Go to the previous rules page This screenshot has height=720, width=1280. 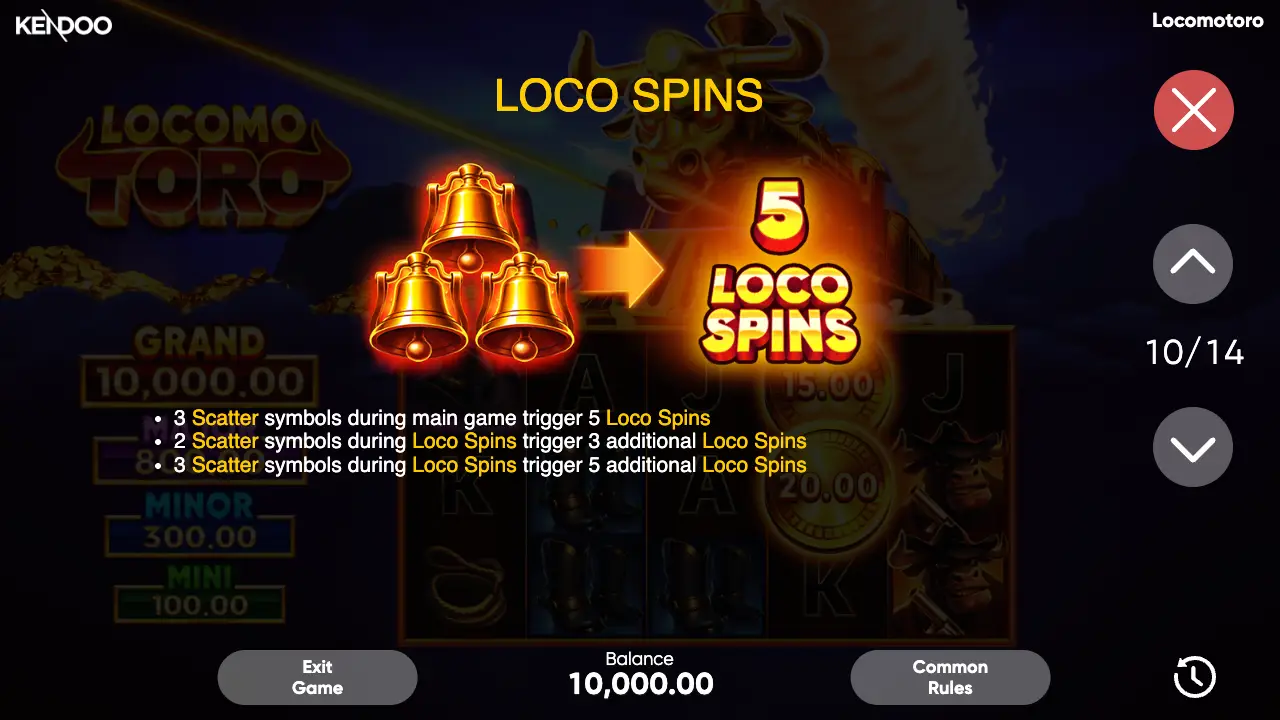click(1193, 263)
